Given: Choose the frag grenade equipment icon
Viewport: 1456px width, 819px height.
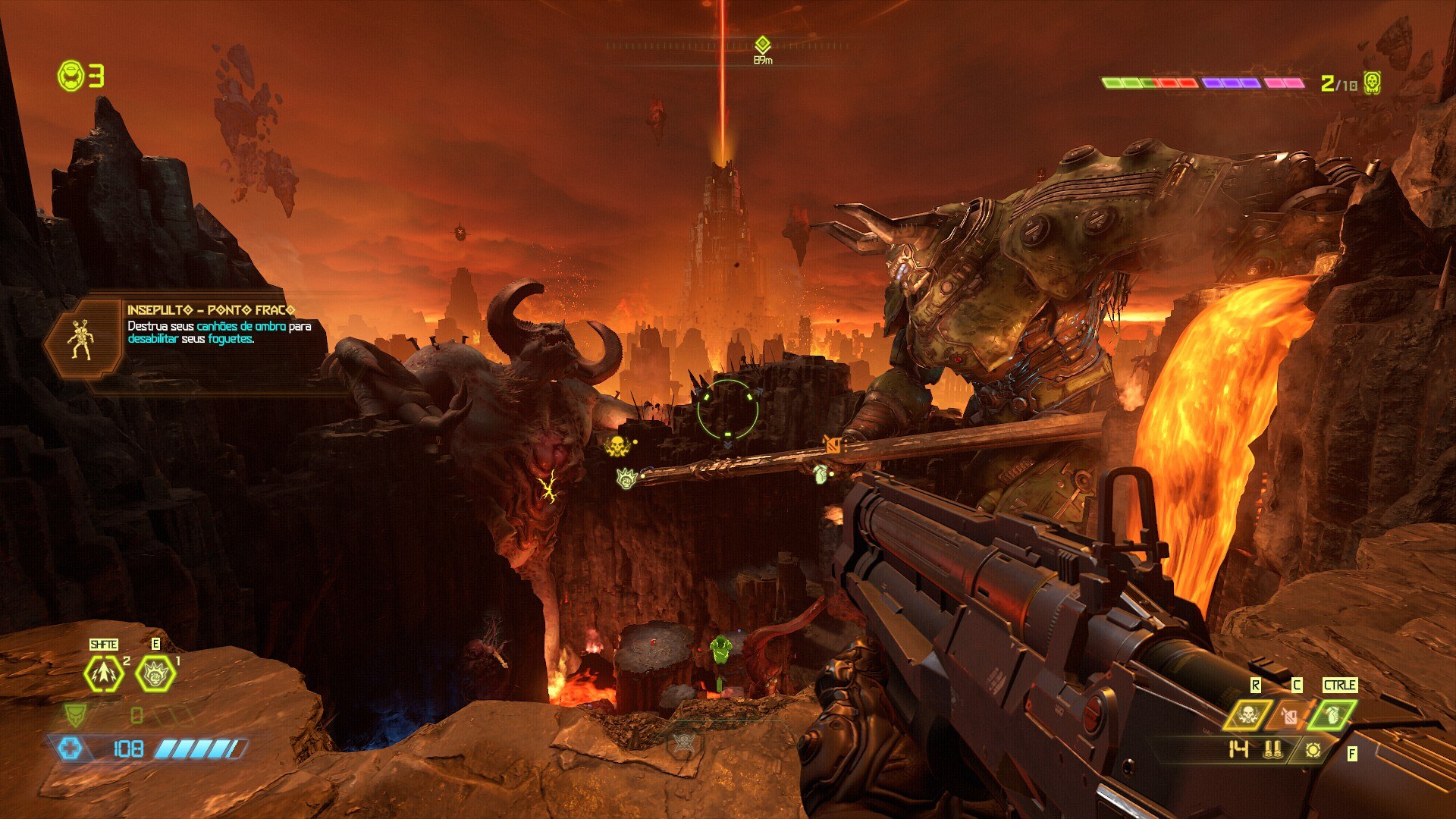Looking at the screenshot, I should click(1334, 714).
